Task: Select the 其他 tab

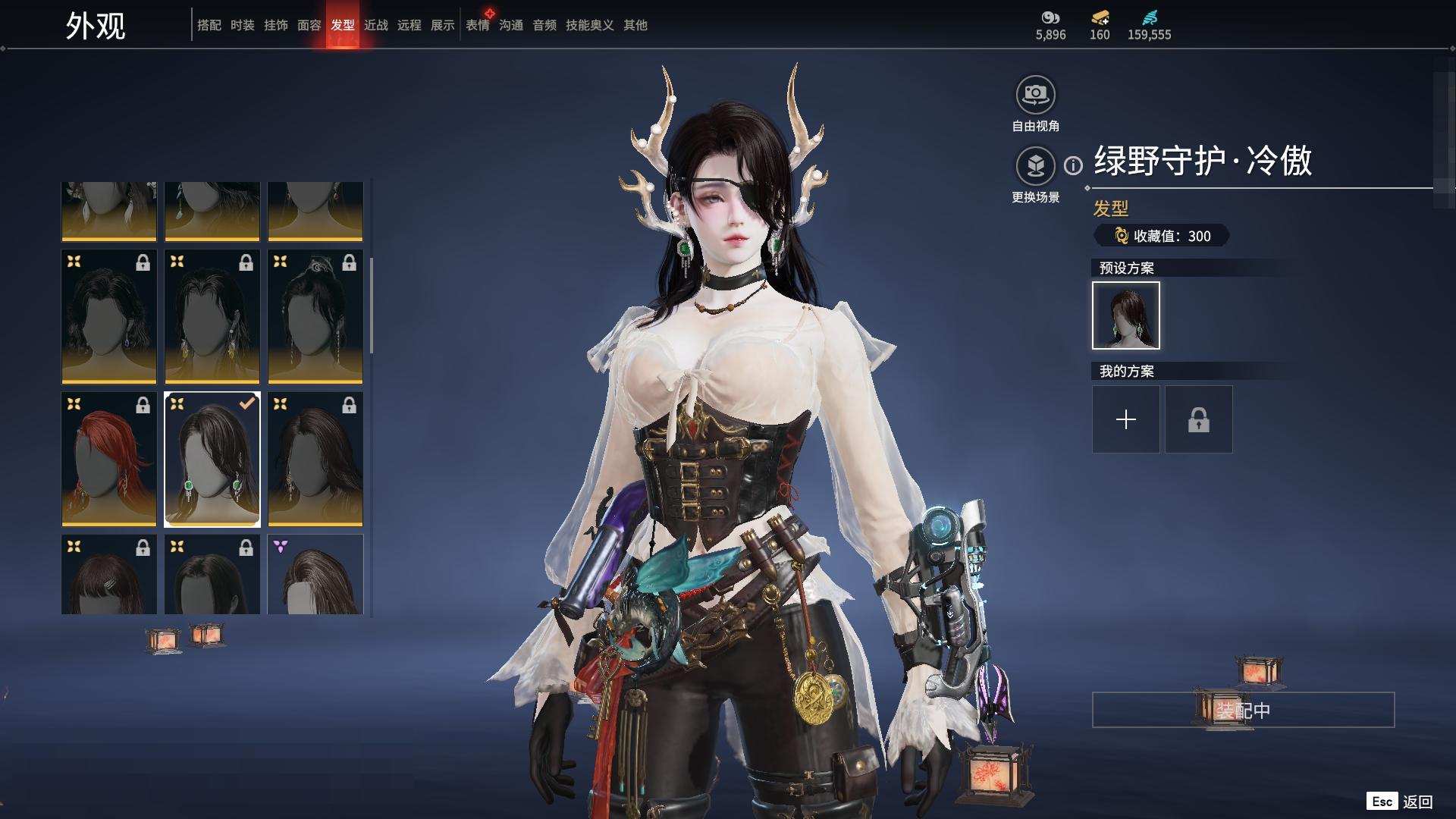Action: 635,25
